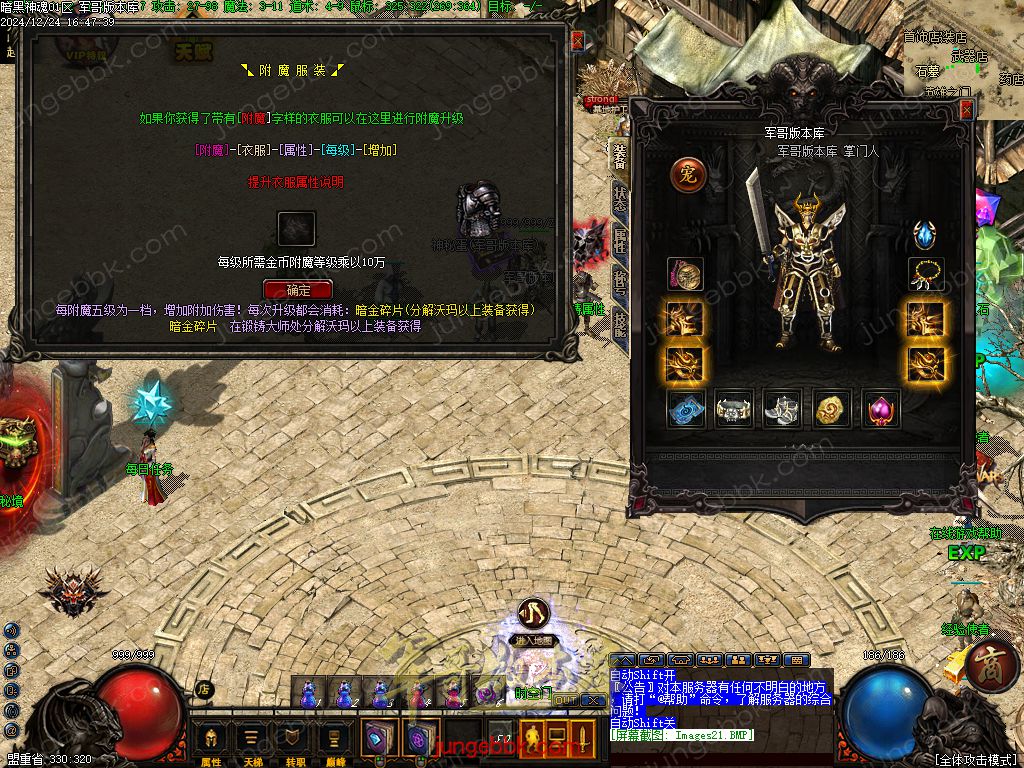Screen dimensions: 1024x768
Task: Open the round 店 shop button
Action: click(x=204, y=688)
